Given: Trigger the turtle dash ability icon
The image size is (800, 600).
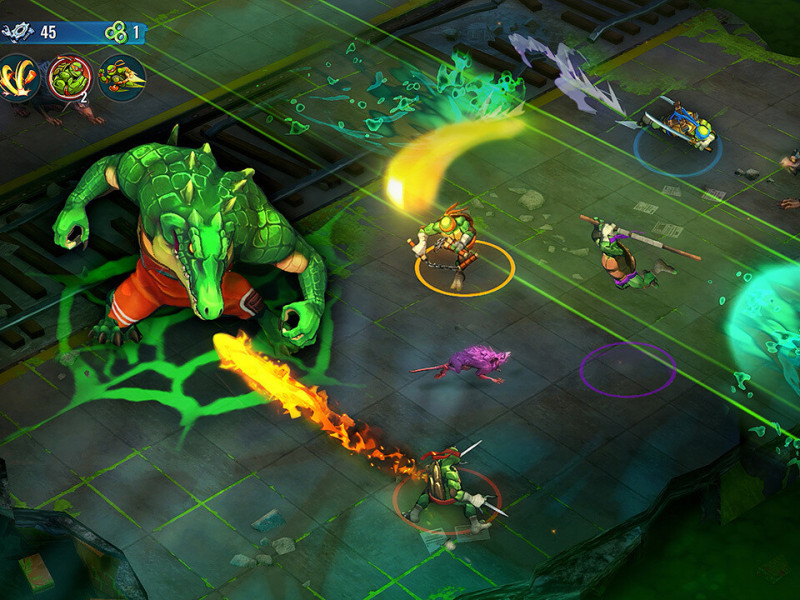Looking at the screenshot, I should [121, 78].
